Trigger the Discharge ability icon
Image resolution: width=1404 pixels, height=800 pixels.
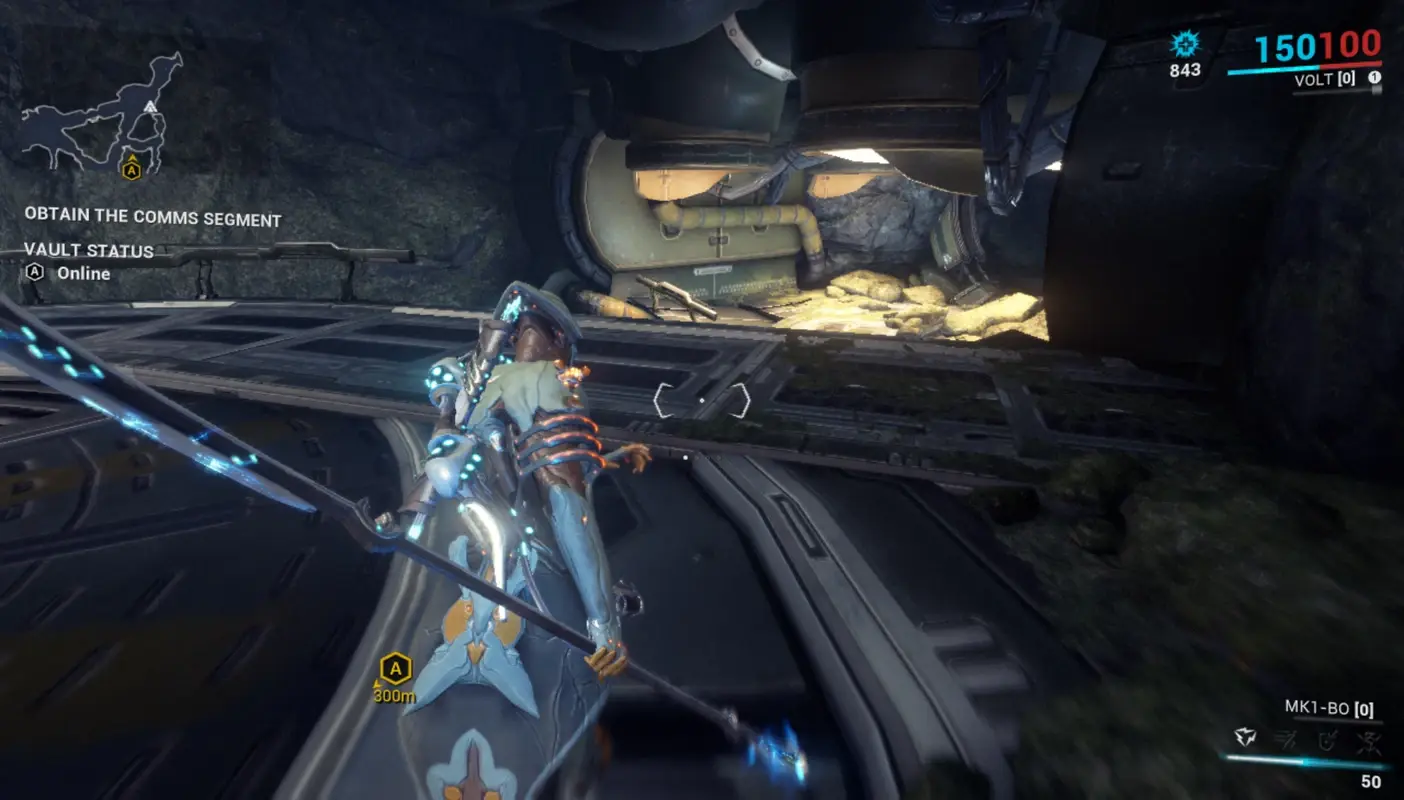[x=1368, y=740]
